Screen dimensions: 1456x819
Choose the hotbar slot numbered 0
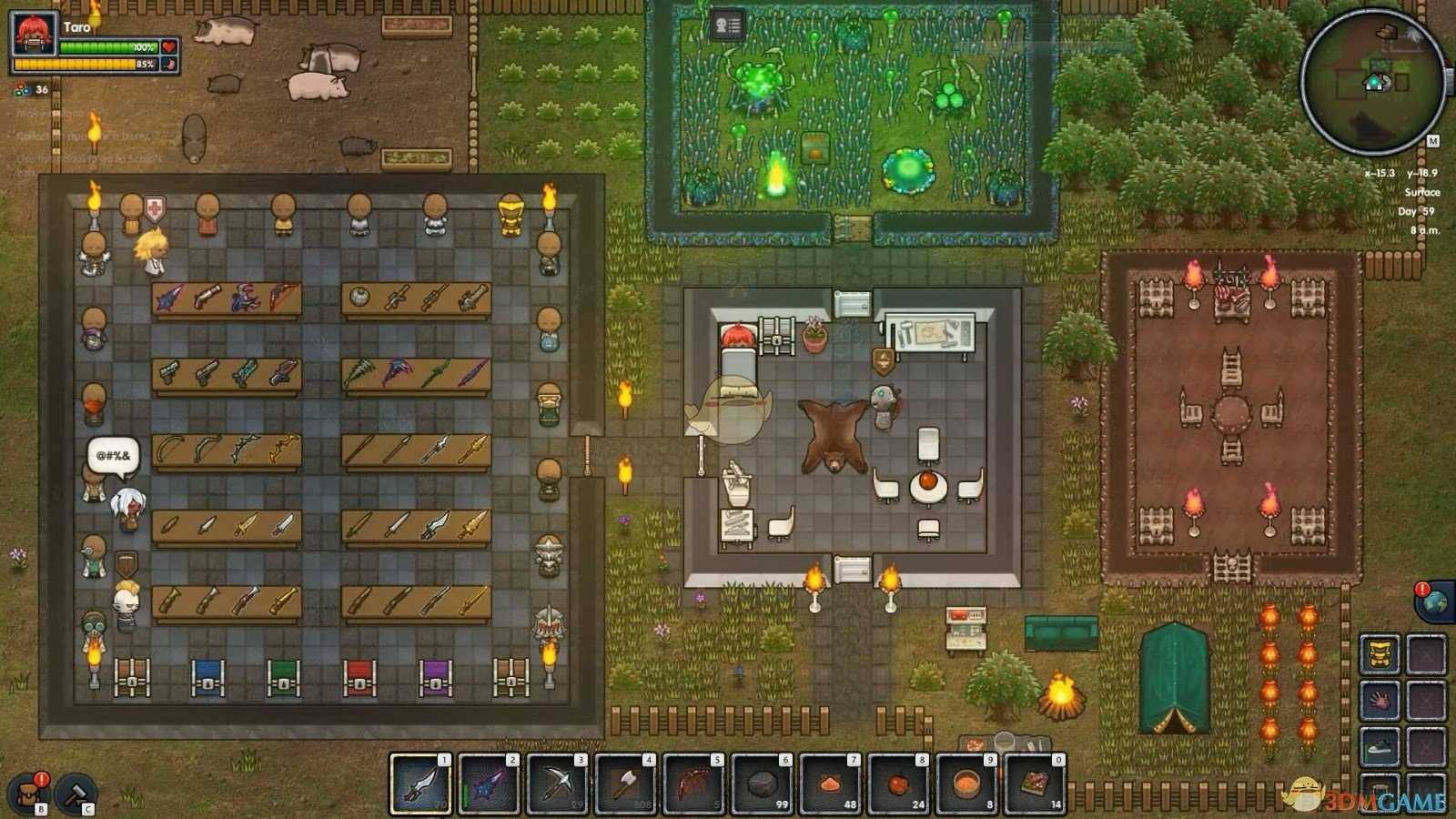click(x=1034, y=784)
